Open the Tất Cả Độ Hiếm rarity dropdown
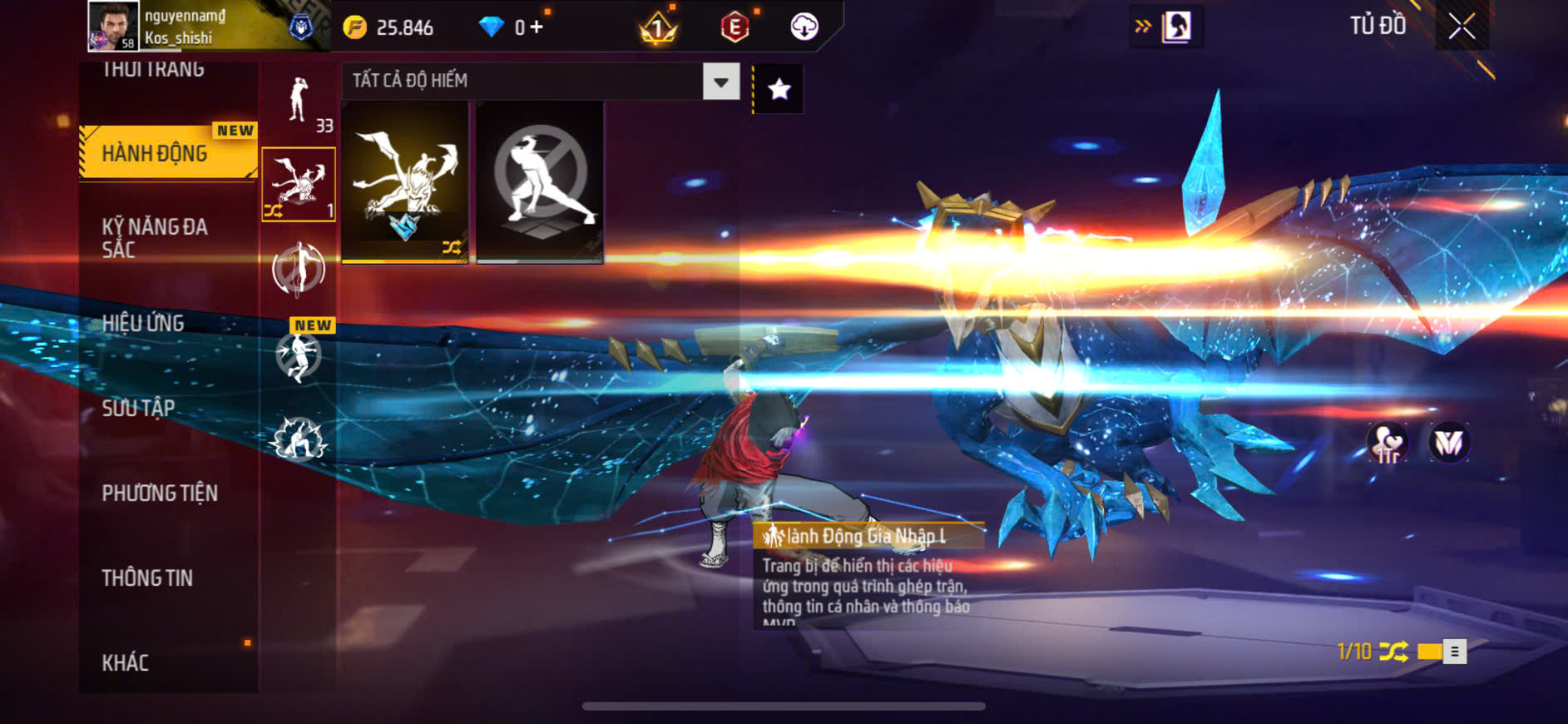 (x=720, y=82)
